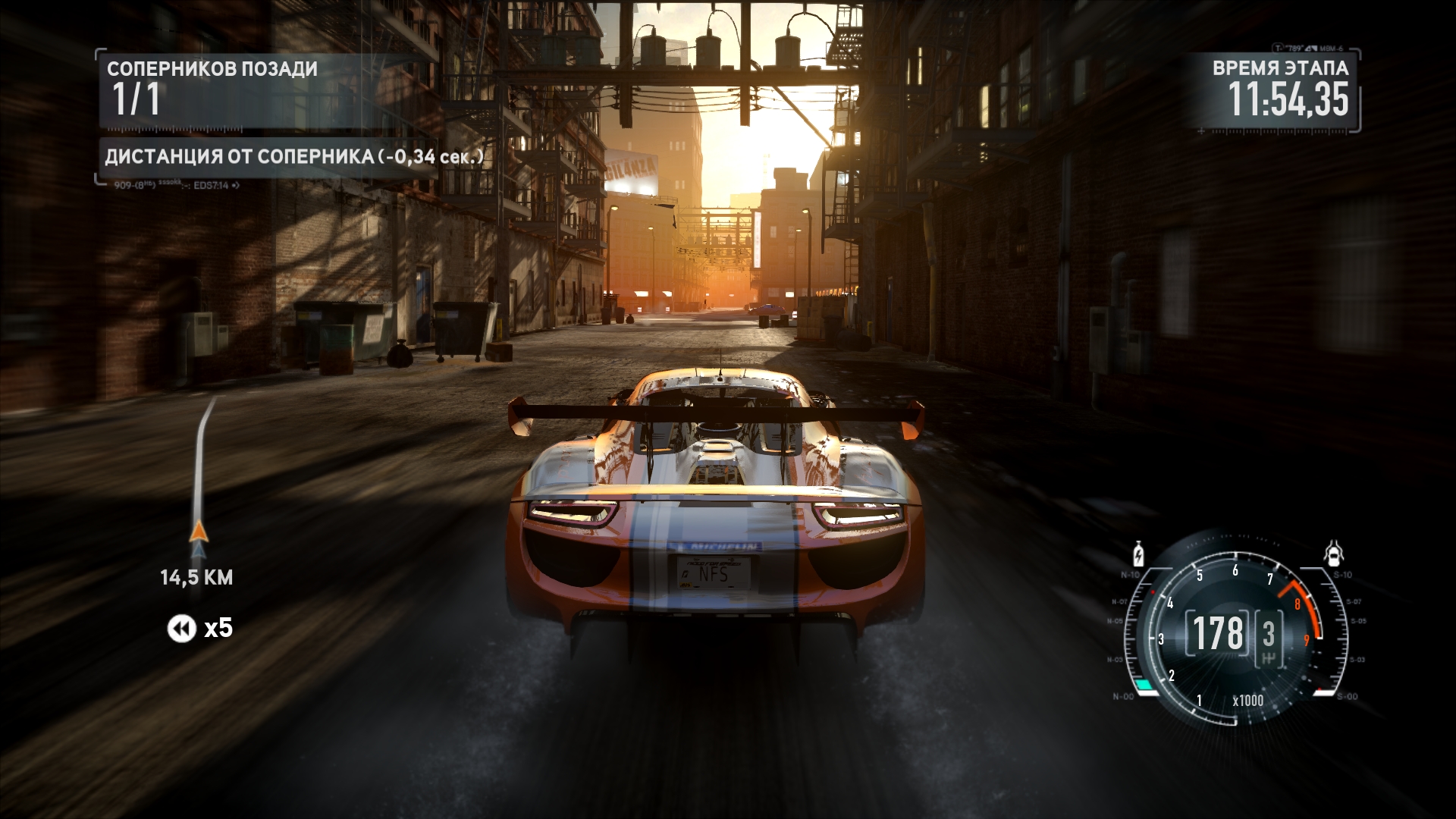
Task: Click the rewind icon with x5 counter
Action: pyautogui.click(x=182, y=628)
